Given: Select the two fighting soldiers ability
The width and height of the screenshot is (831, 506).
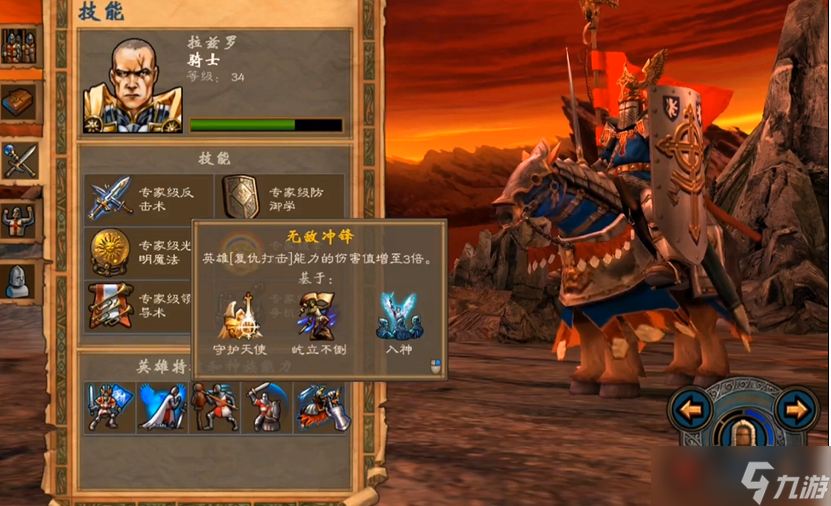Looking at the screenshot, I should pyautogui.click(x=215, y=407).
